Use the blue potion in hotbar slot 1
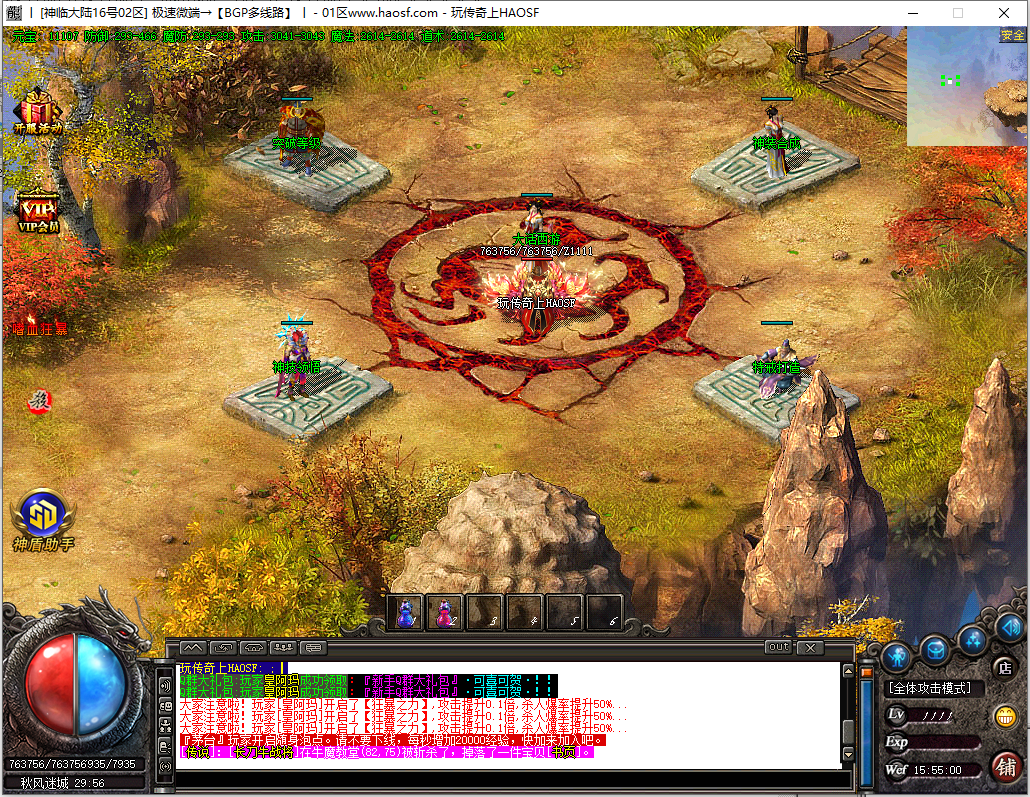Screen dimensions: 1030x797 coord(405,612)
